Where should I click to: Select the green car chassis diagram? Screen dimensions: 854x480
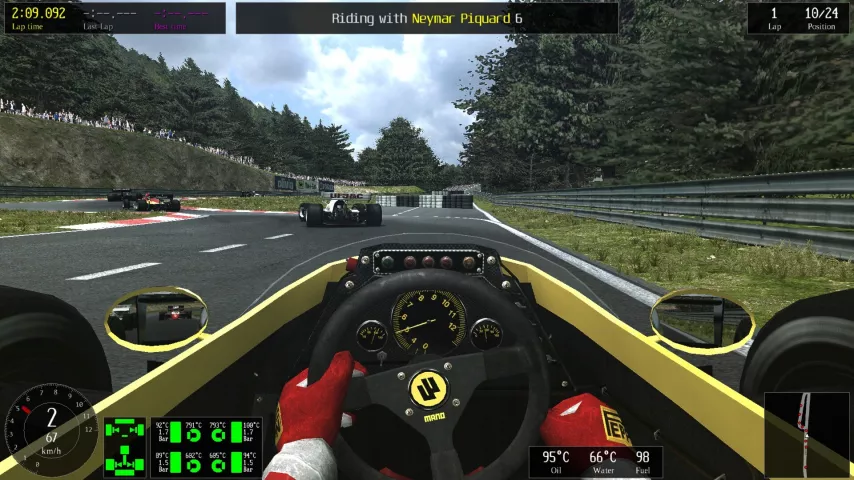click(125, 447)
